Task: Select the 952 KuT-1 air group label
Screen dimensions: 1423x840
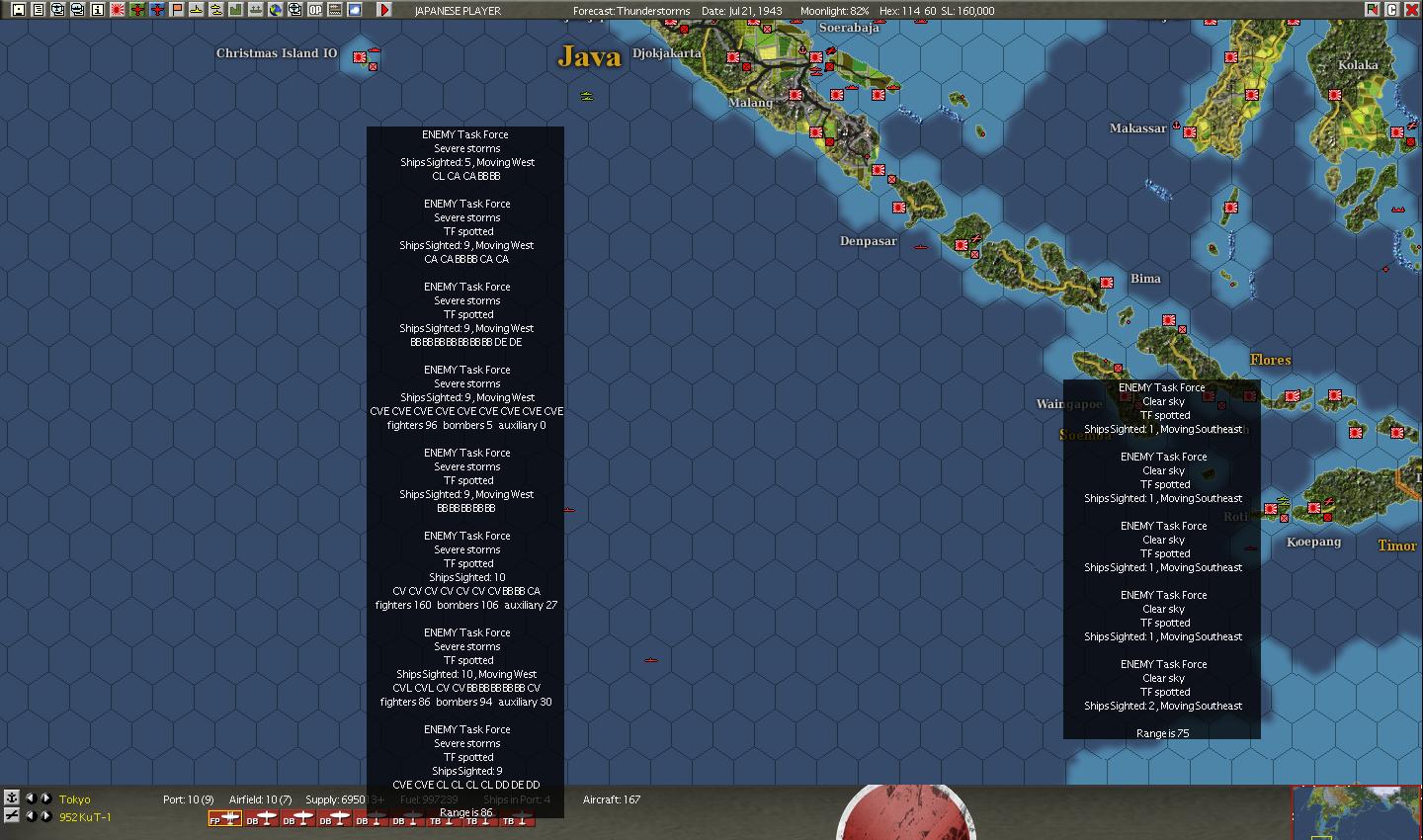Action: pos(84,817)
